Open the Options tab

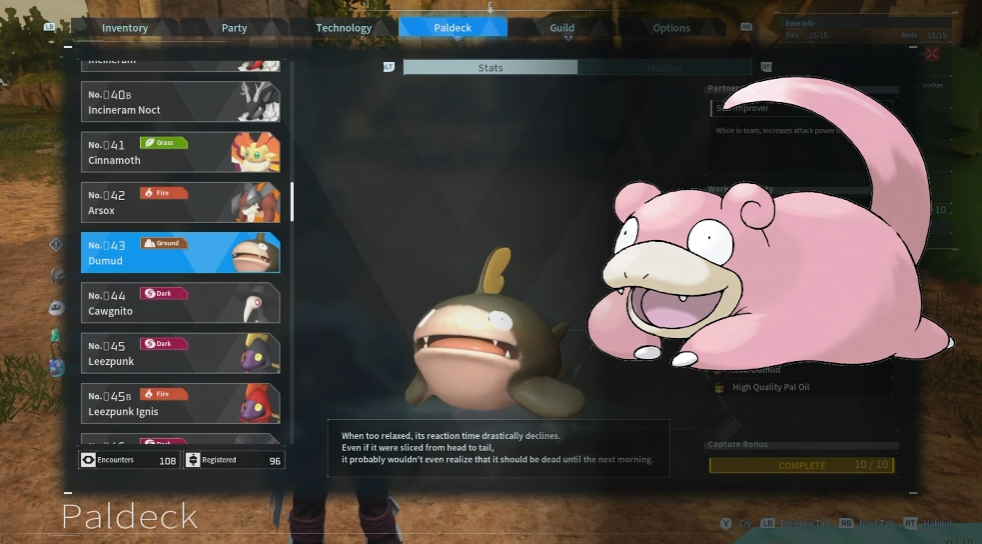tap(671, 28)
